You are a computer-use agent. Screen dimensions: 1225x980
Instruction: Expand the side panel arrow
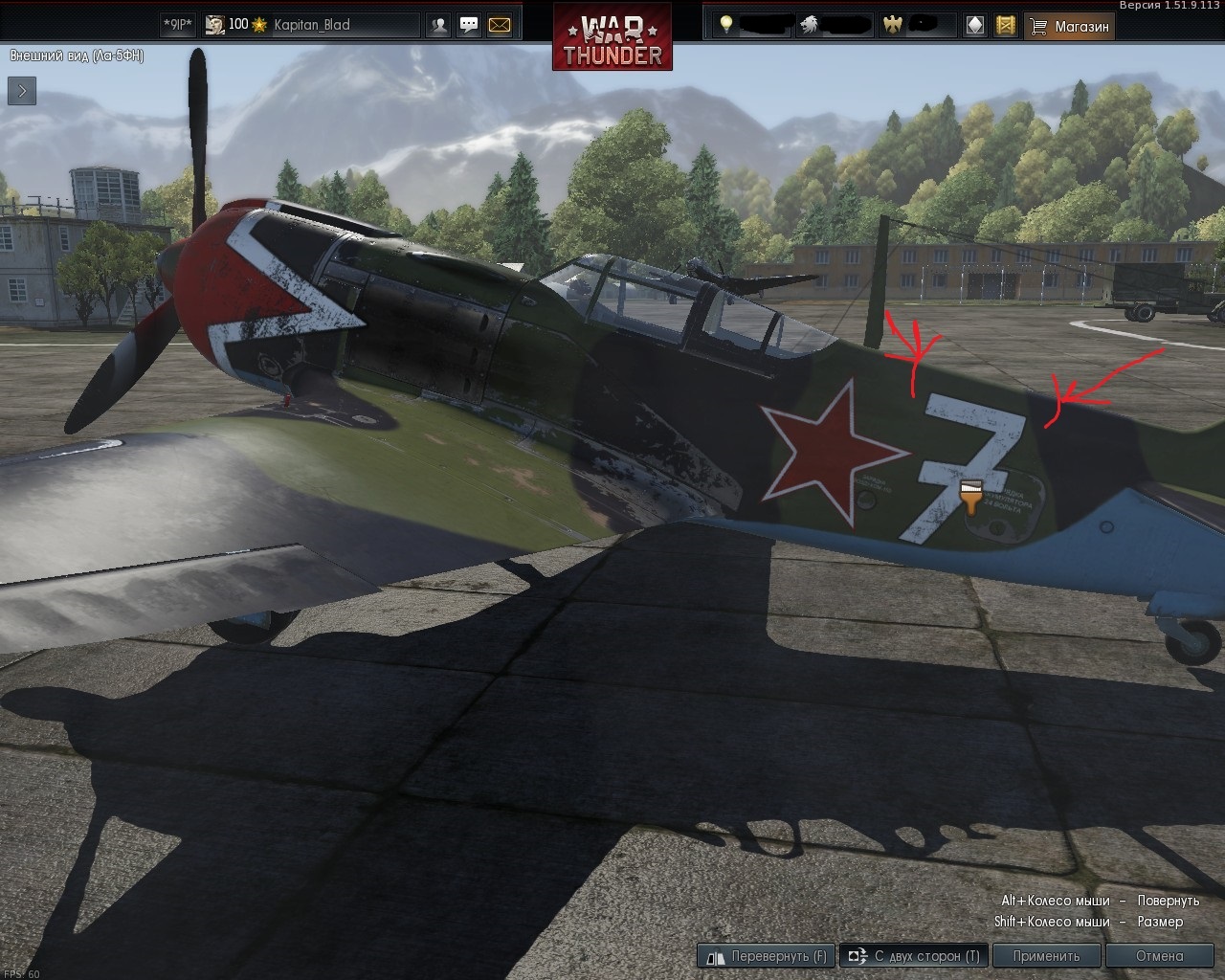tap(22, 91)
